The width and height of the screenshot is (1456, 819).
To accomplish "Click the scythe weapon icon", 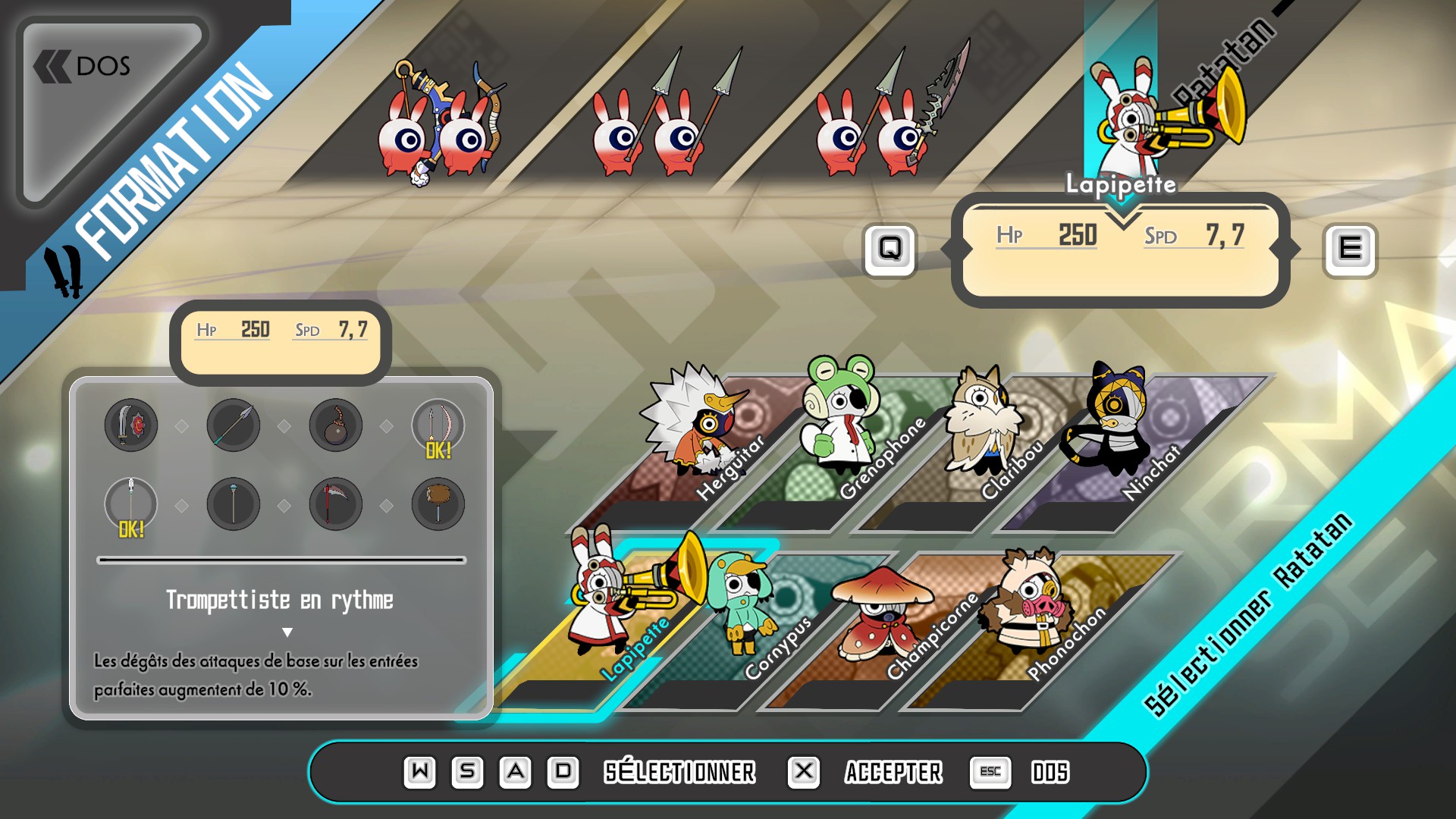I will click(x=336, y=504).
